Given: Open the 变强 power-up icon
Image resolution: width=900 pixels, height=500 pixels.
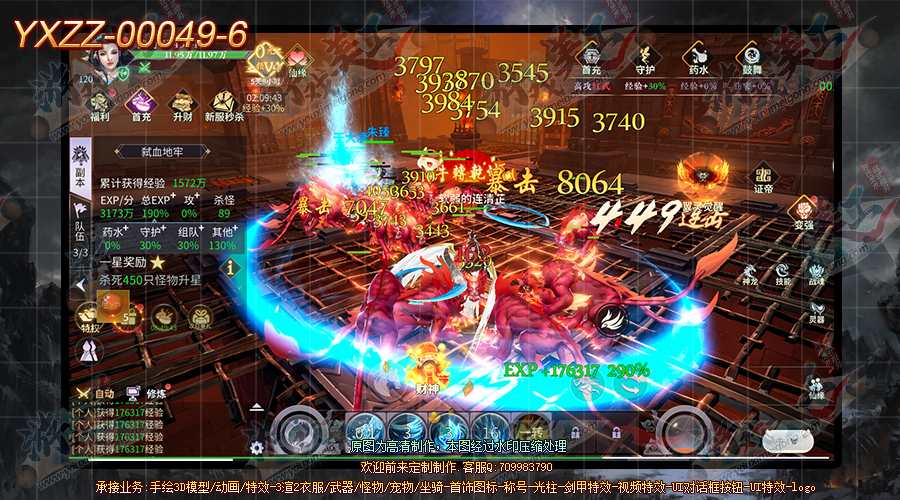Looking at the screenshot, I should (x=803, y=211).
